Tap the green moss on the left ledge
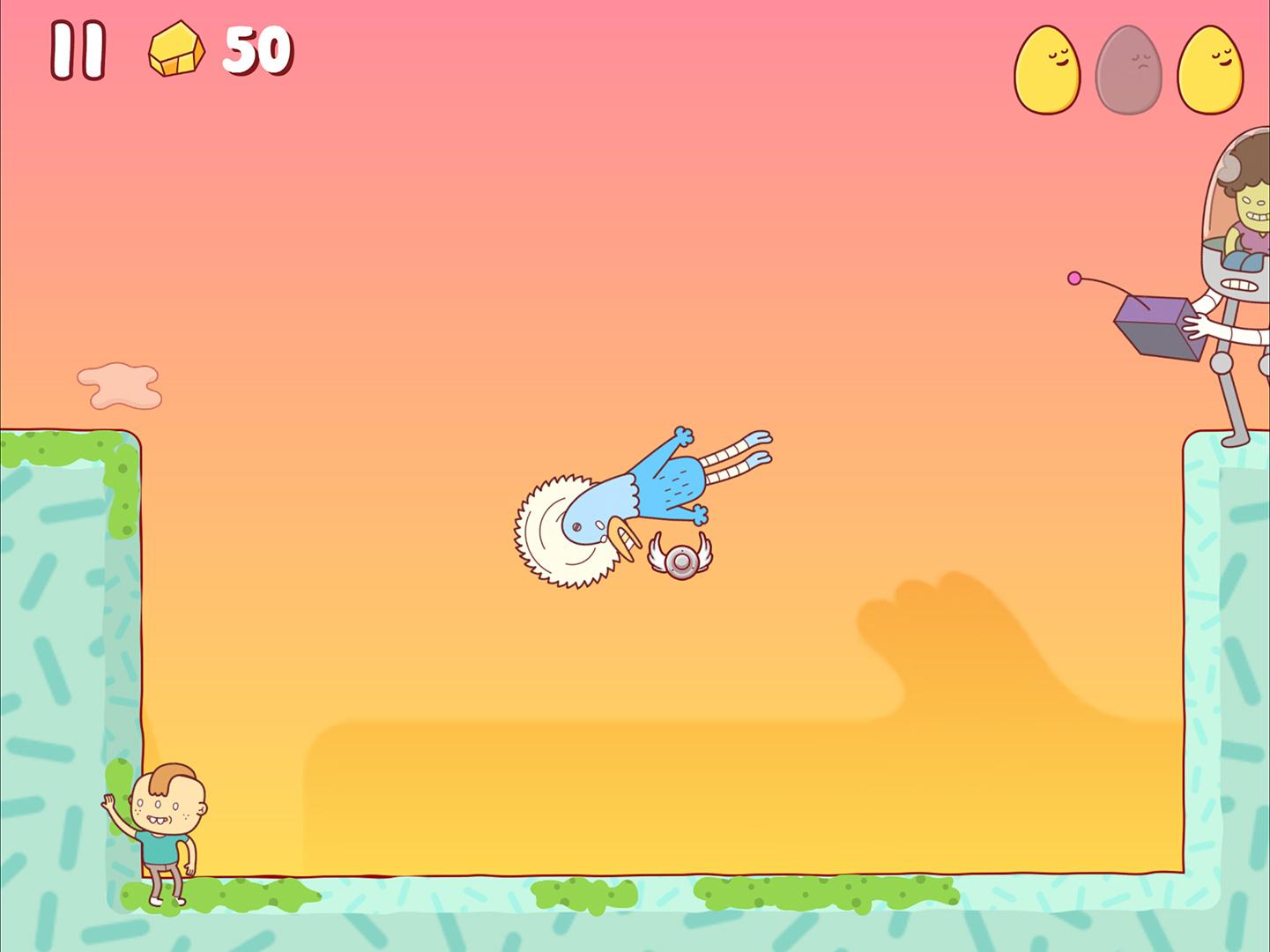The width and height of the screenshot is (1270, 952). (63, 445)
